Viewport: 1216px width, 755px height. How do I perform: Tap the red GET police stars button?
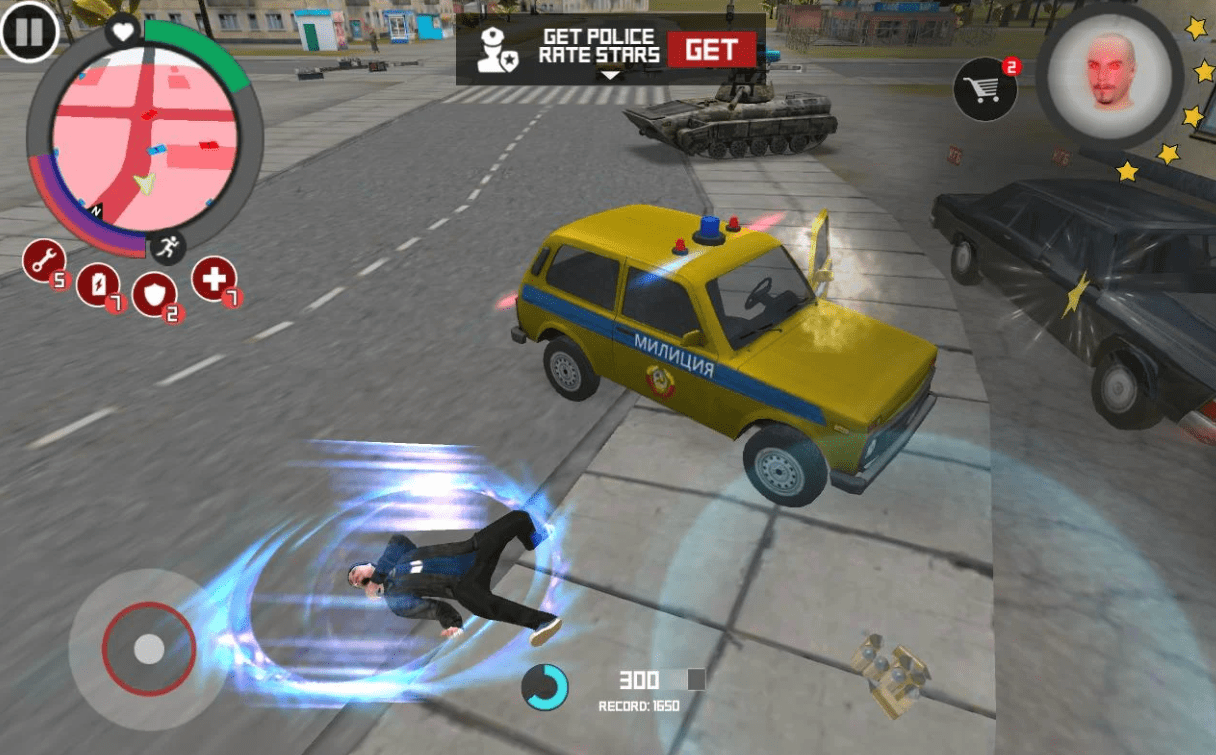(x=711, y=50)
